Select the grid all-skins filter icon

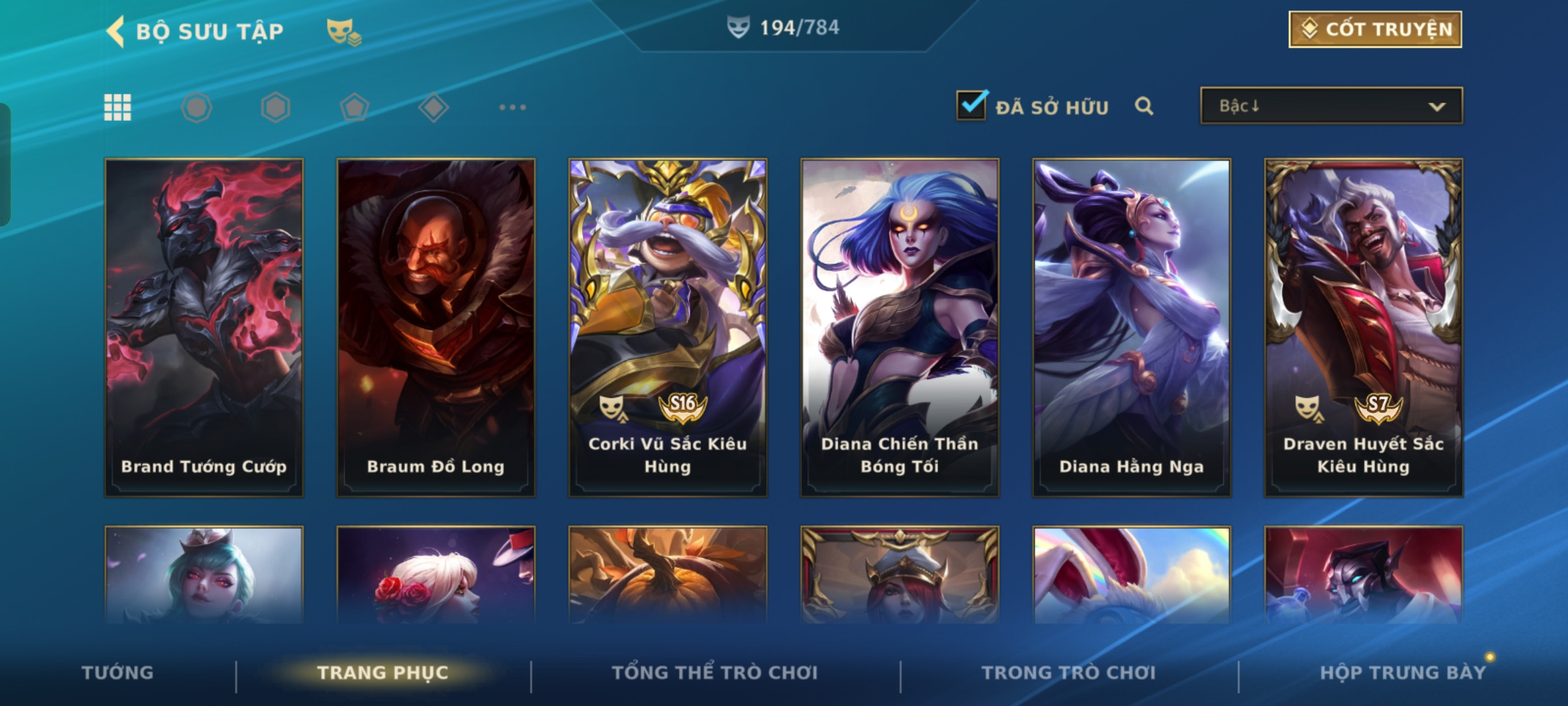click(118, 107)
